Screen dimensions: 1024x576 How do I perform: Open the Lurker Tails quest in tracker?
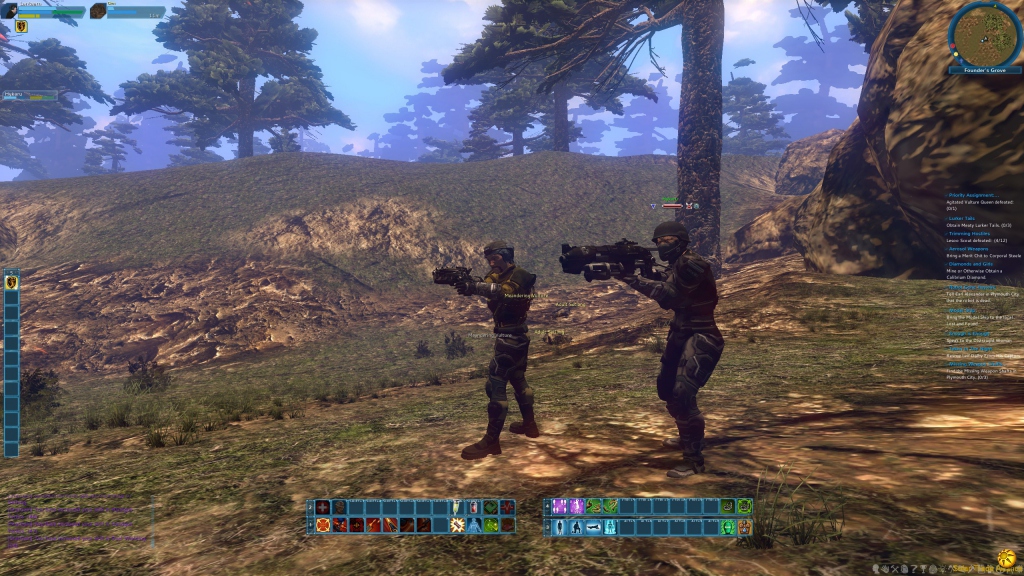pos(961,218)
